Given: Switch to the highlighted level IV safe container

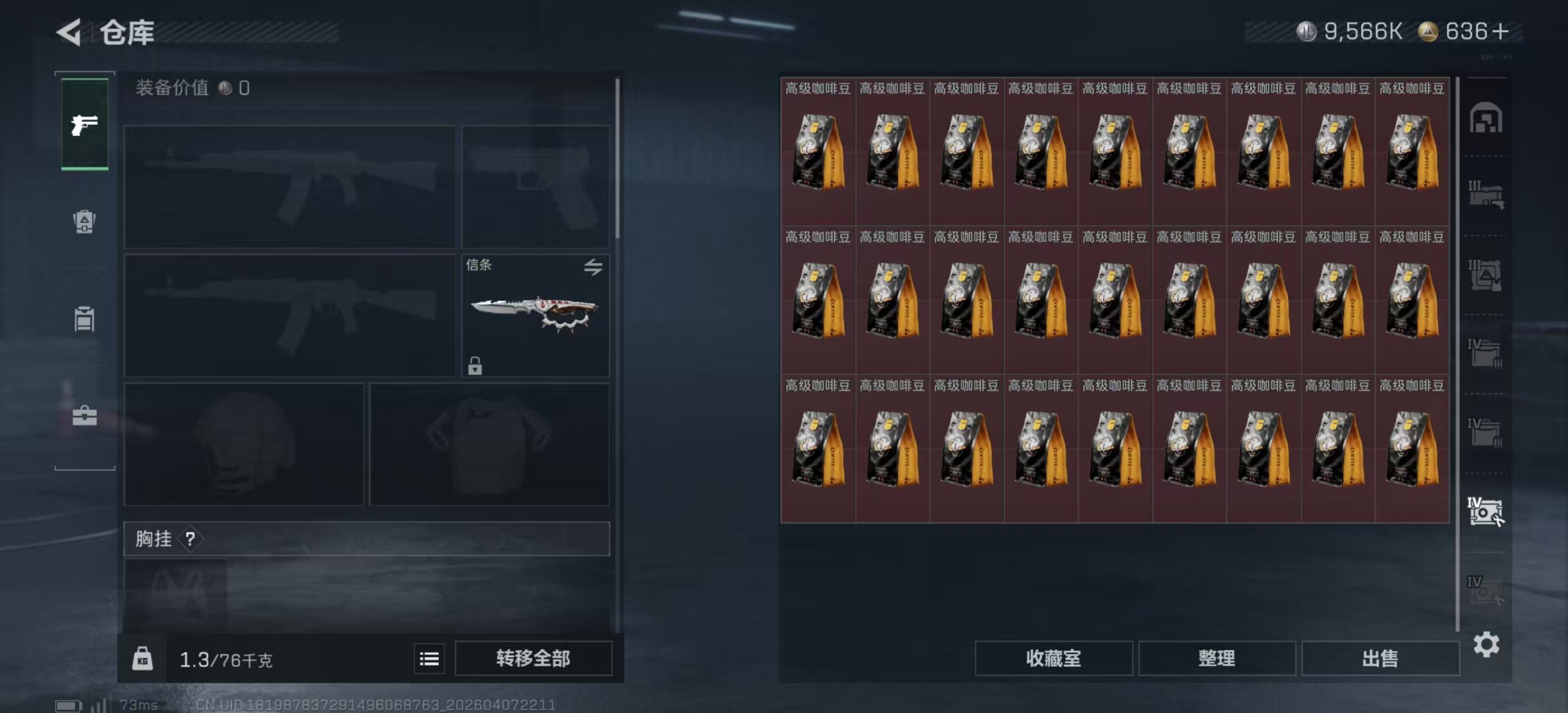Looking at the screenshot, I should 1486,511.
